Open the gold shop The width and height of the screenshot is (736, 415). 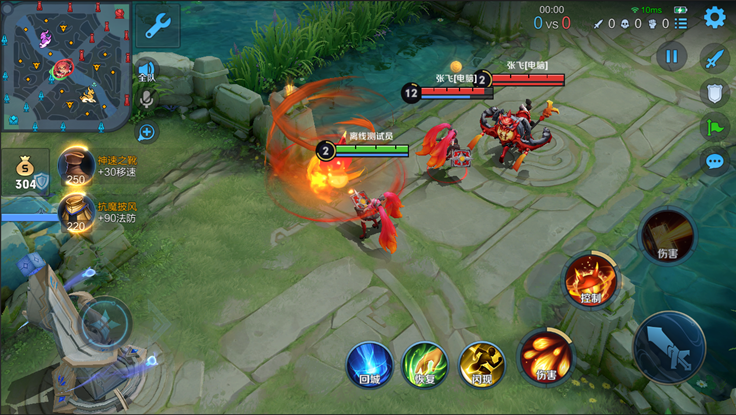(24, 172)
